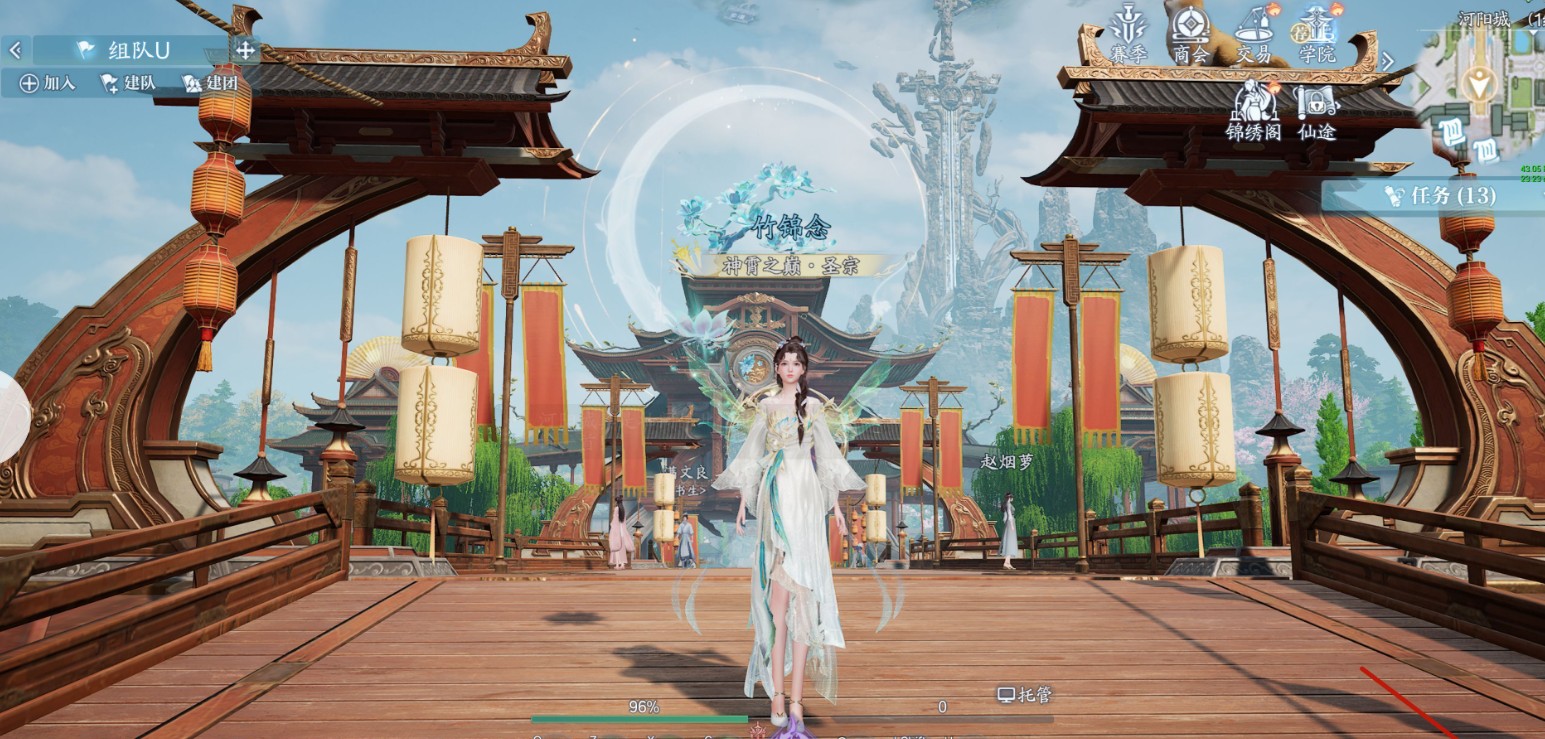Create a team with 建队
The height and width of the screenshot is (739, 1545).
pos(128,83)
